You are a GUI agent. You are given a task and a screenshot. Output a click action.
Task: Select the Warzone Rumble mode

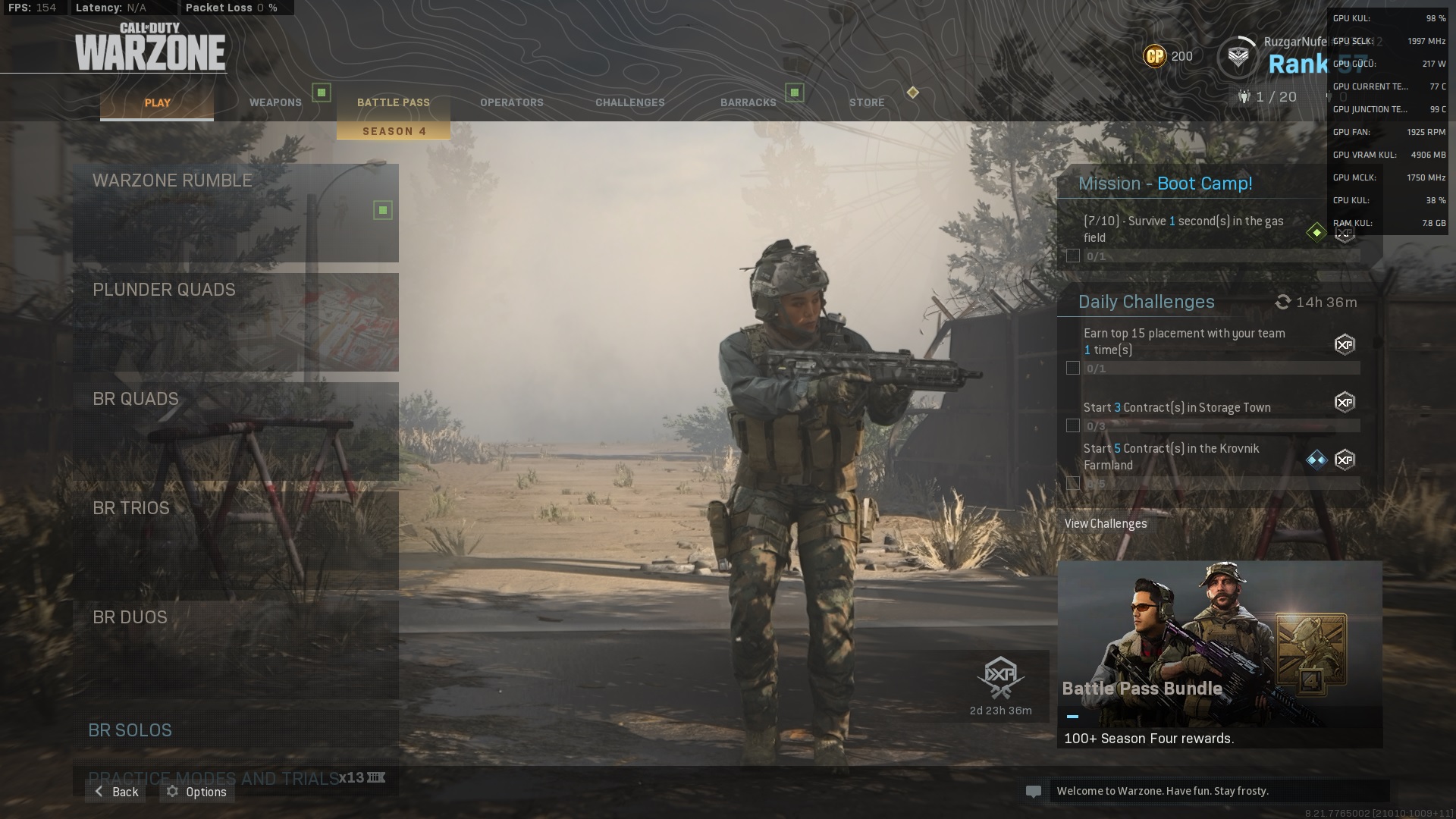235,212
